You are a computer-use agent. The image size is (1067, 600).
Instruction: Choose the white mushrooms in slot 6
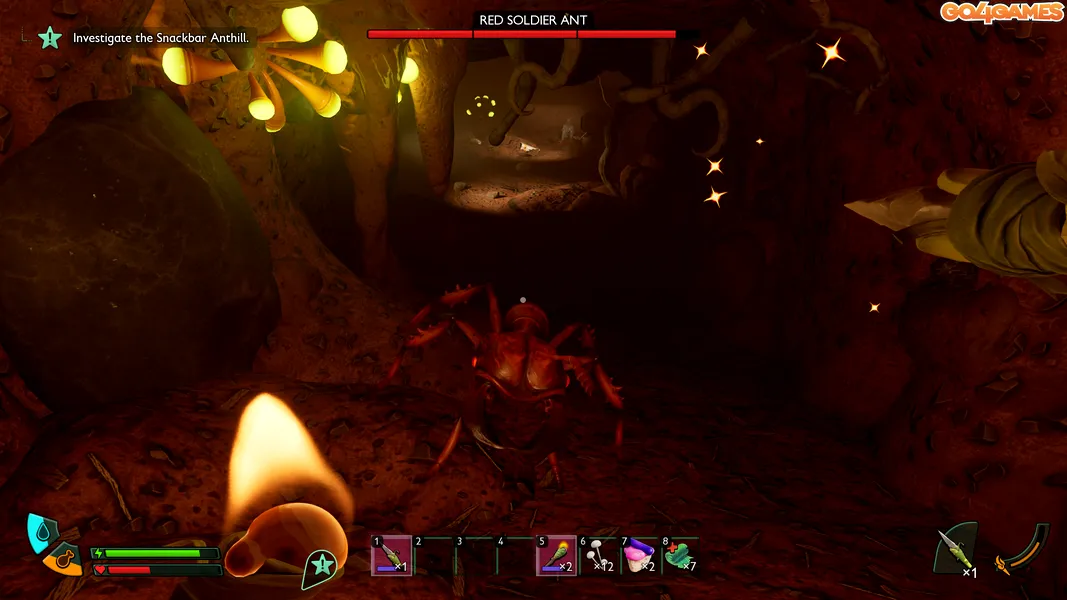click(x=598, y=556)
